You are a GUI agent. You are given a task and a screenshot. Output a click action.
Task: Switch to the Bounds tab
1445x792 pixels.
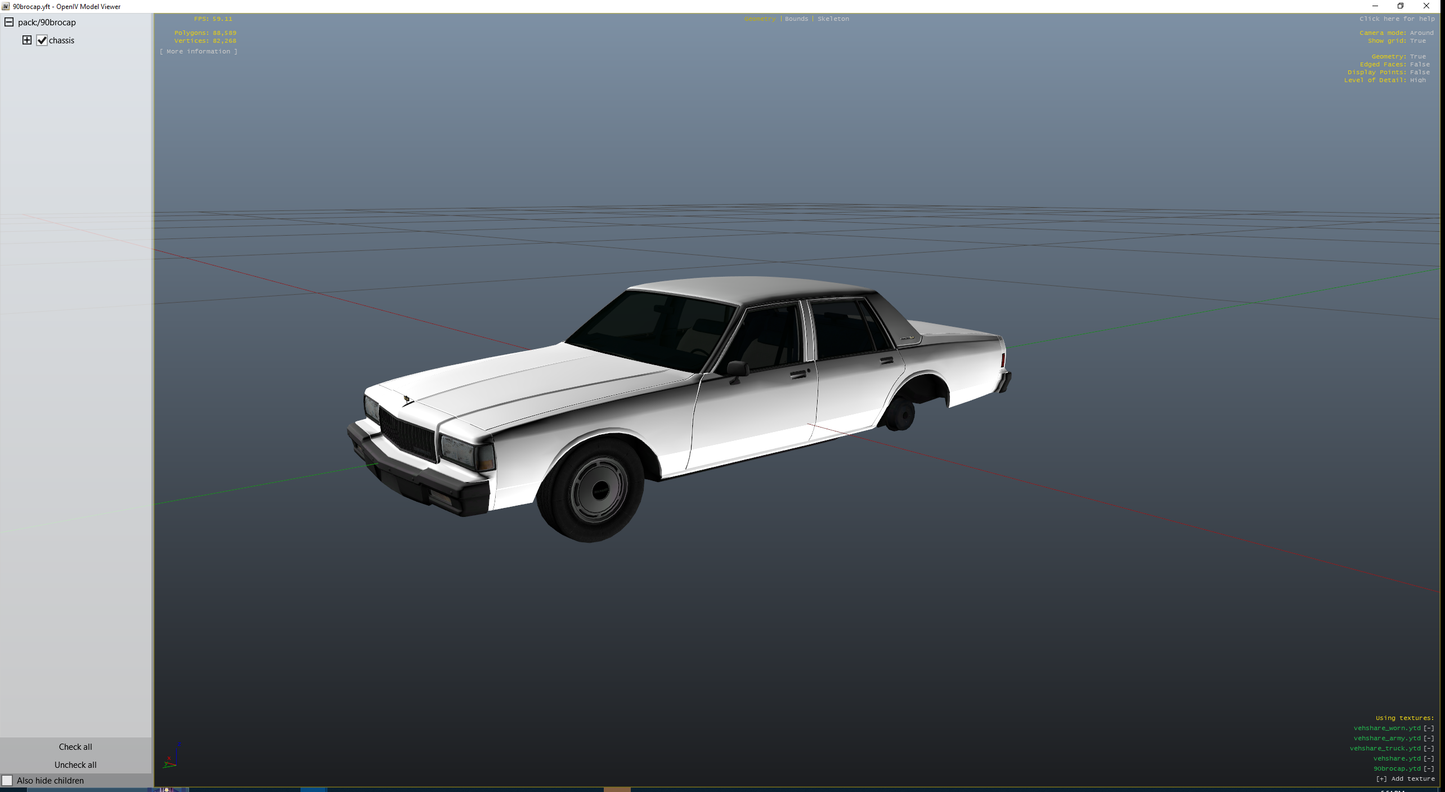[x=795, y=18]
